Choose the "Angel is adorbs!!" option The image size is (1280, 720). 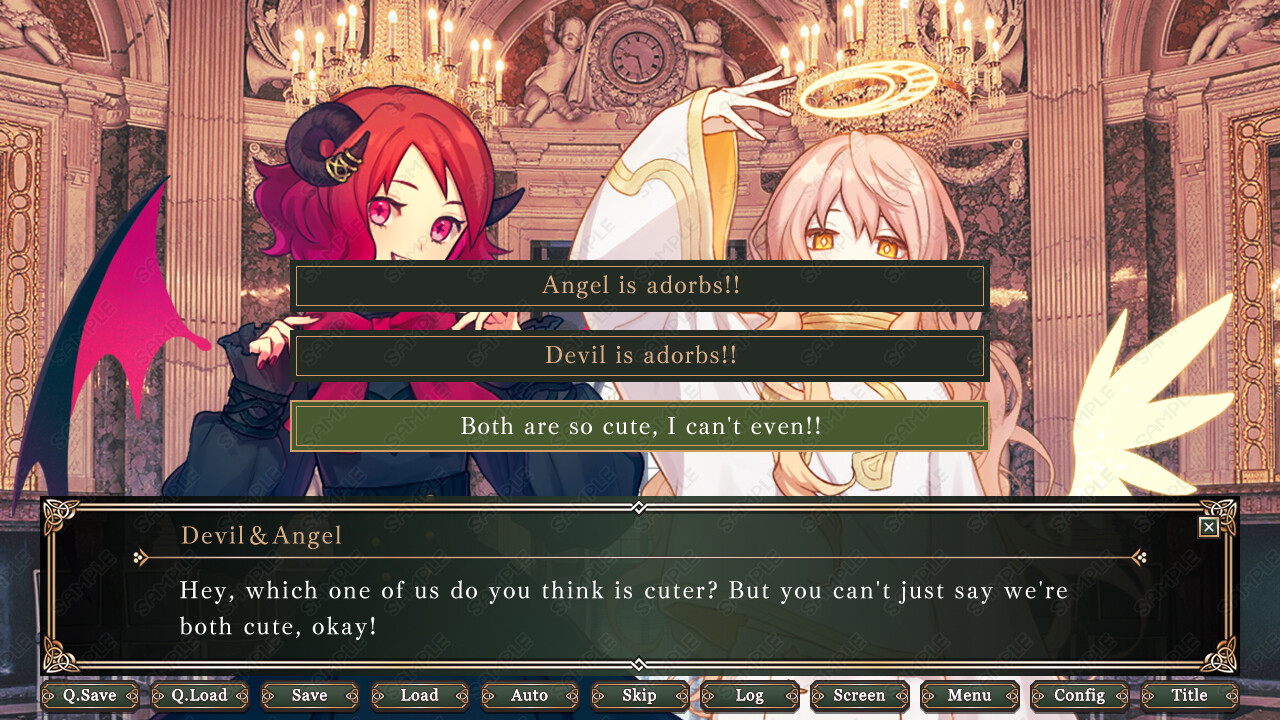point(640,286)
